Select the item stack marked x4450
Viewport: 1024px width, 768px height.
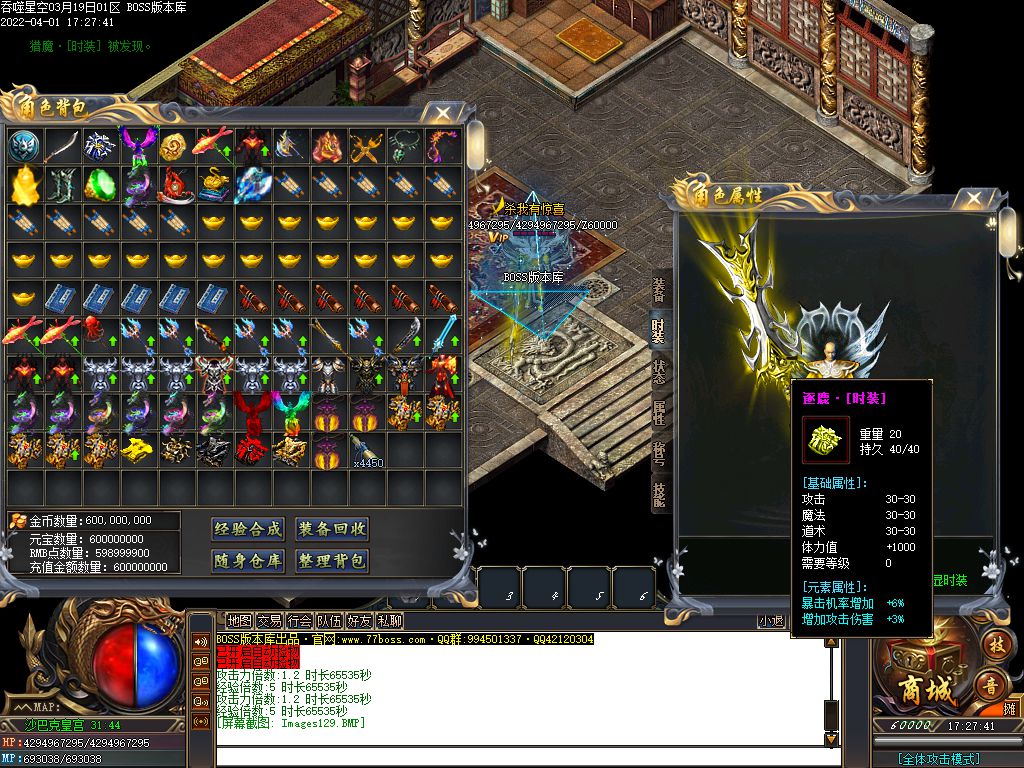366,451
